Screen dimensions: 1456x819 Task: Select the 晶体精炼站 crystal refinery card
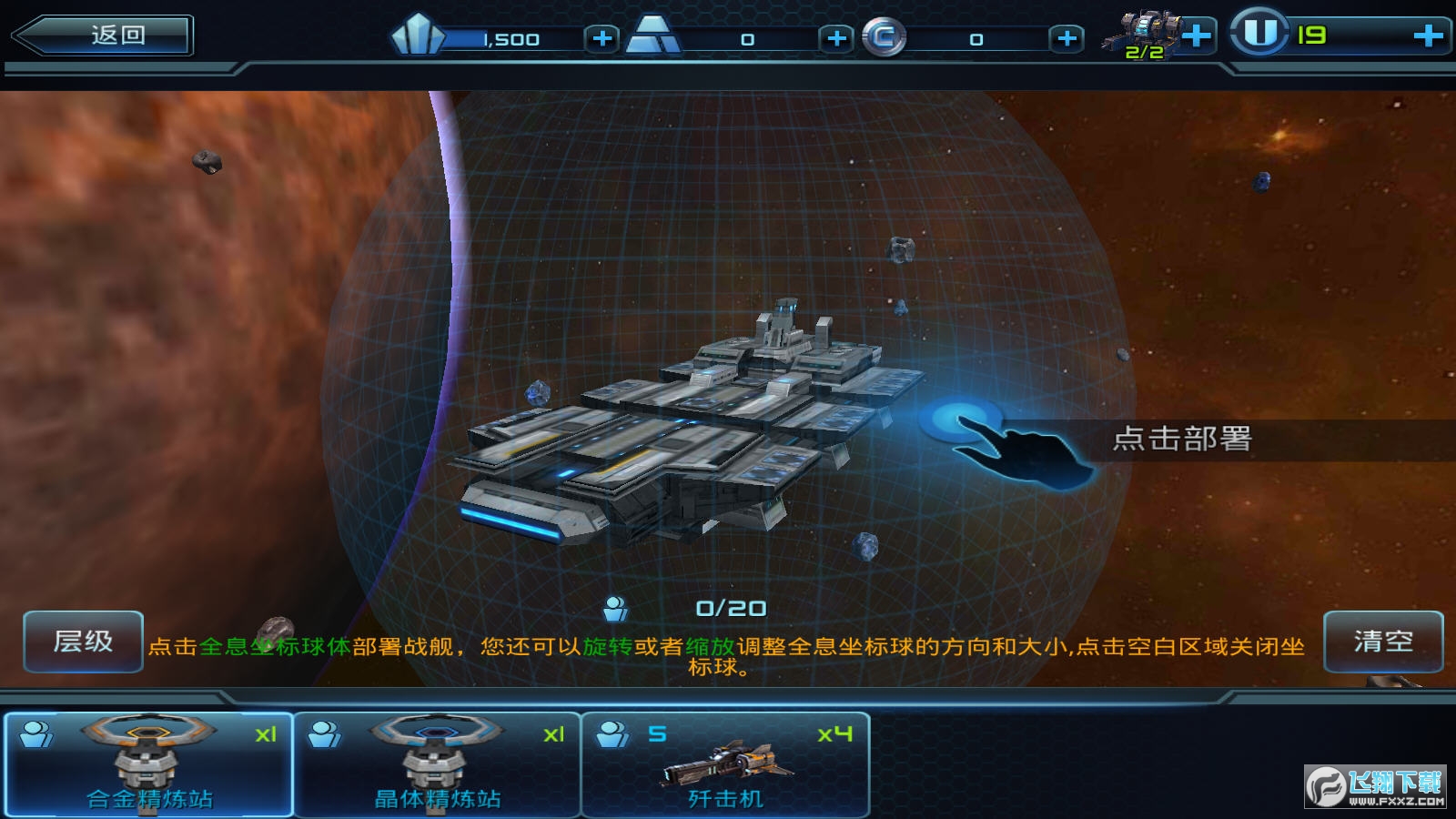438,765
